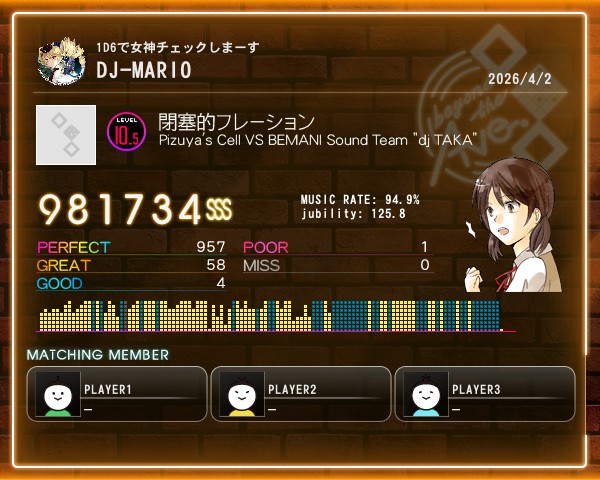Click DJ-MARIO's profile avatar
Viewport: 600px width, 480px height.
coord(61,62)
